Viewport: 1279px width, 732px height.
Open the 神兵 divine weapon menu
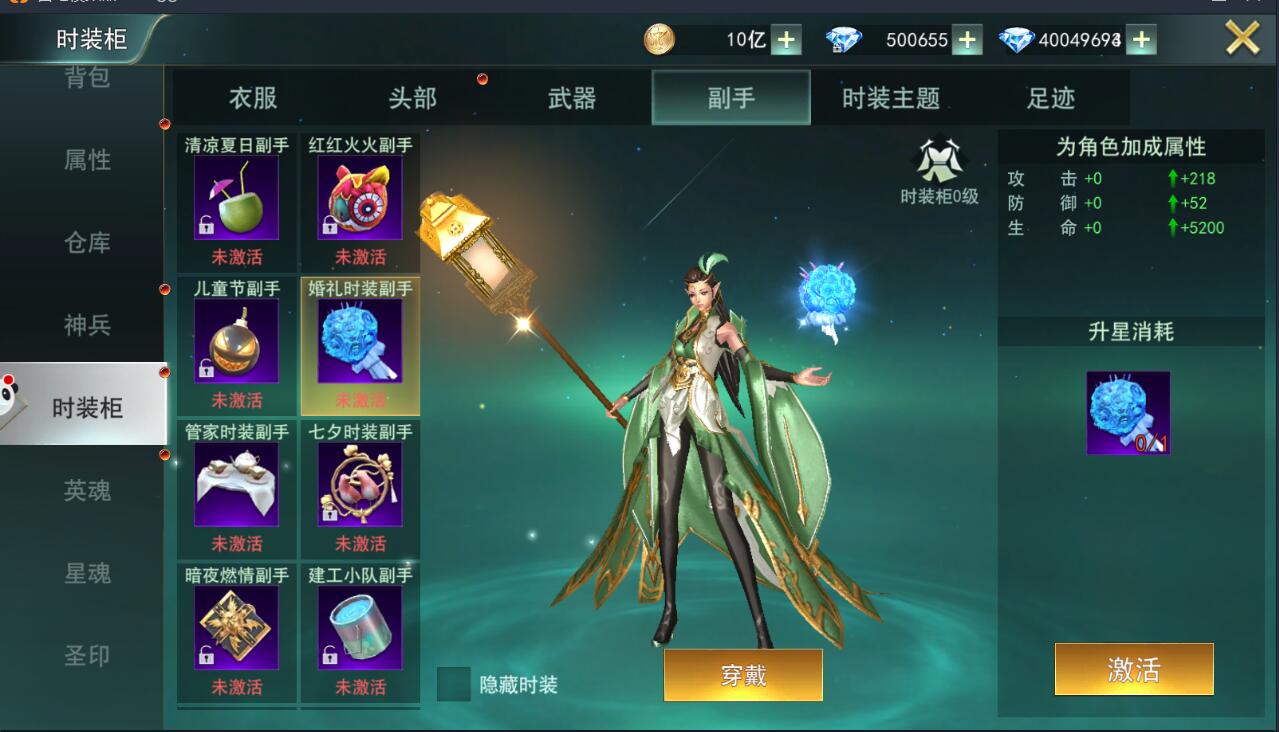[x=87, y=325]
